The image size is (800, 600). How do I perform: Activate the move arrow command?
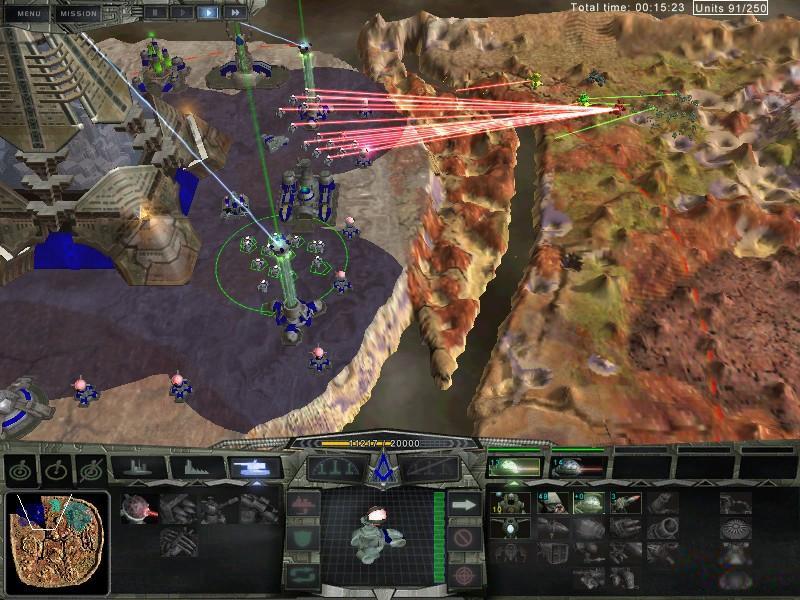462,504
